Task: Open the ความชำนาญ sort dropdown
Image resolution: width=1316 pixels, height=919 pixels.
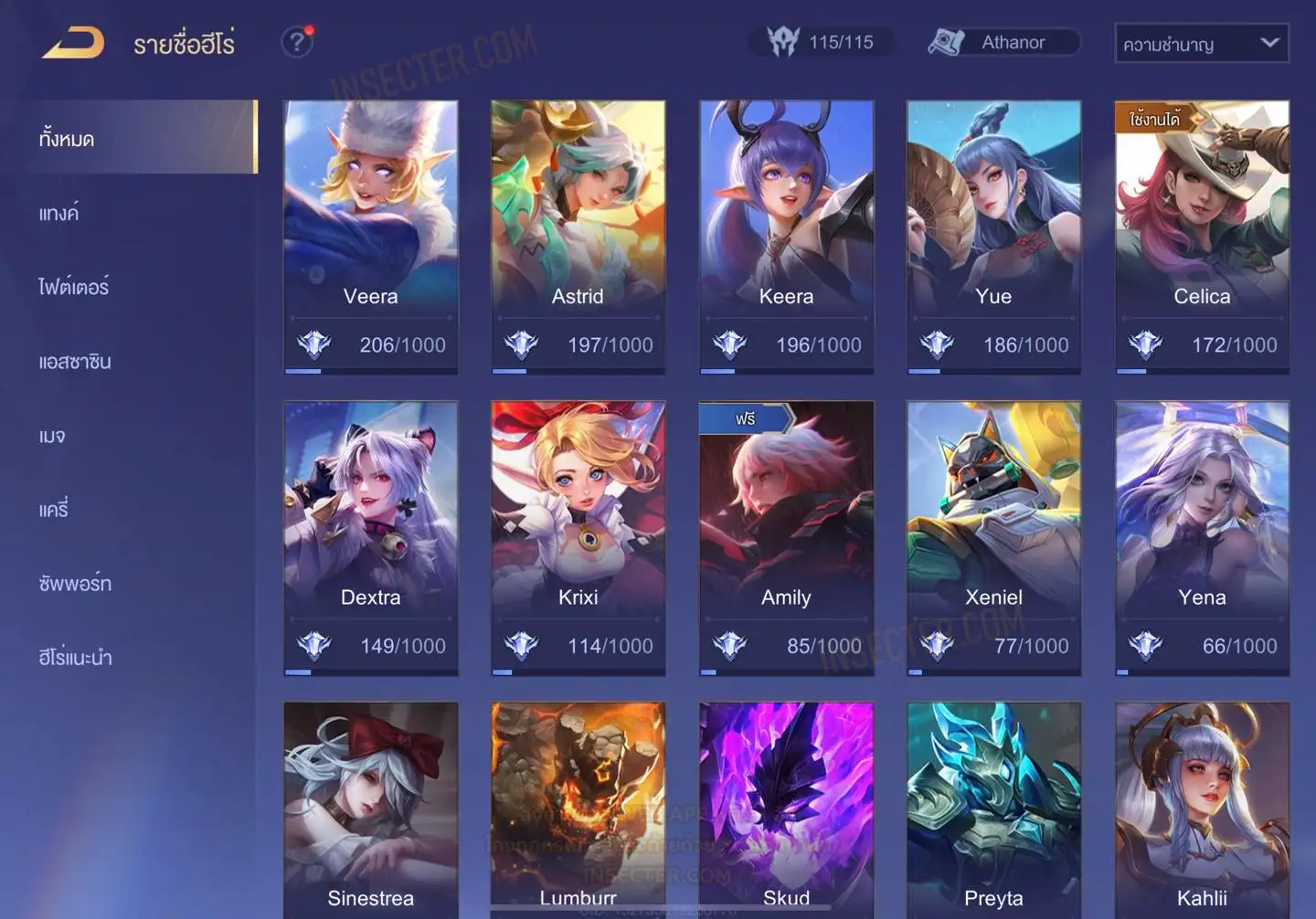Action: [1201, 43]
